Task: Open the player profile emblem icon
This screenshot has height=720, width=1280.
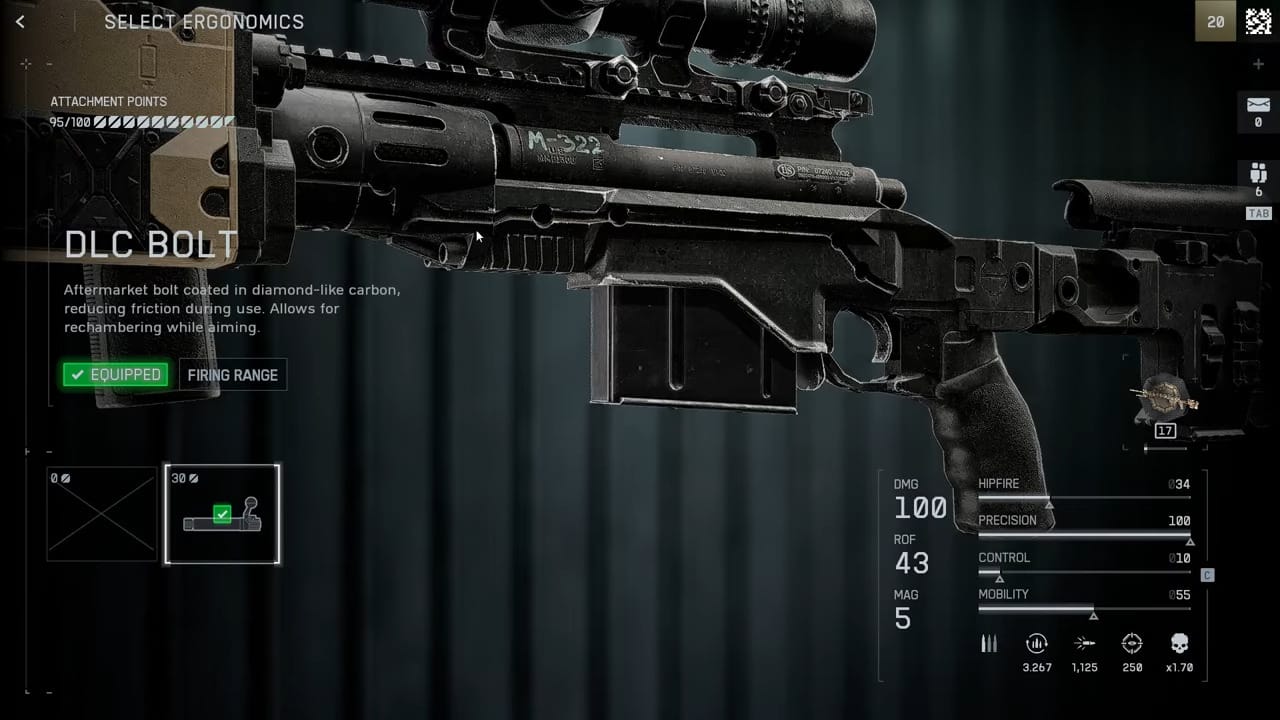Action: tap(1258, 21)
